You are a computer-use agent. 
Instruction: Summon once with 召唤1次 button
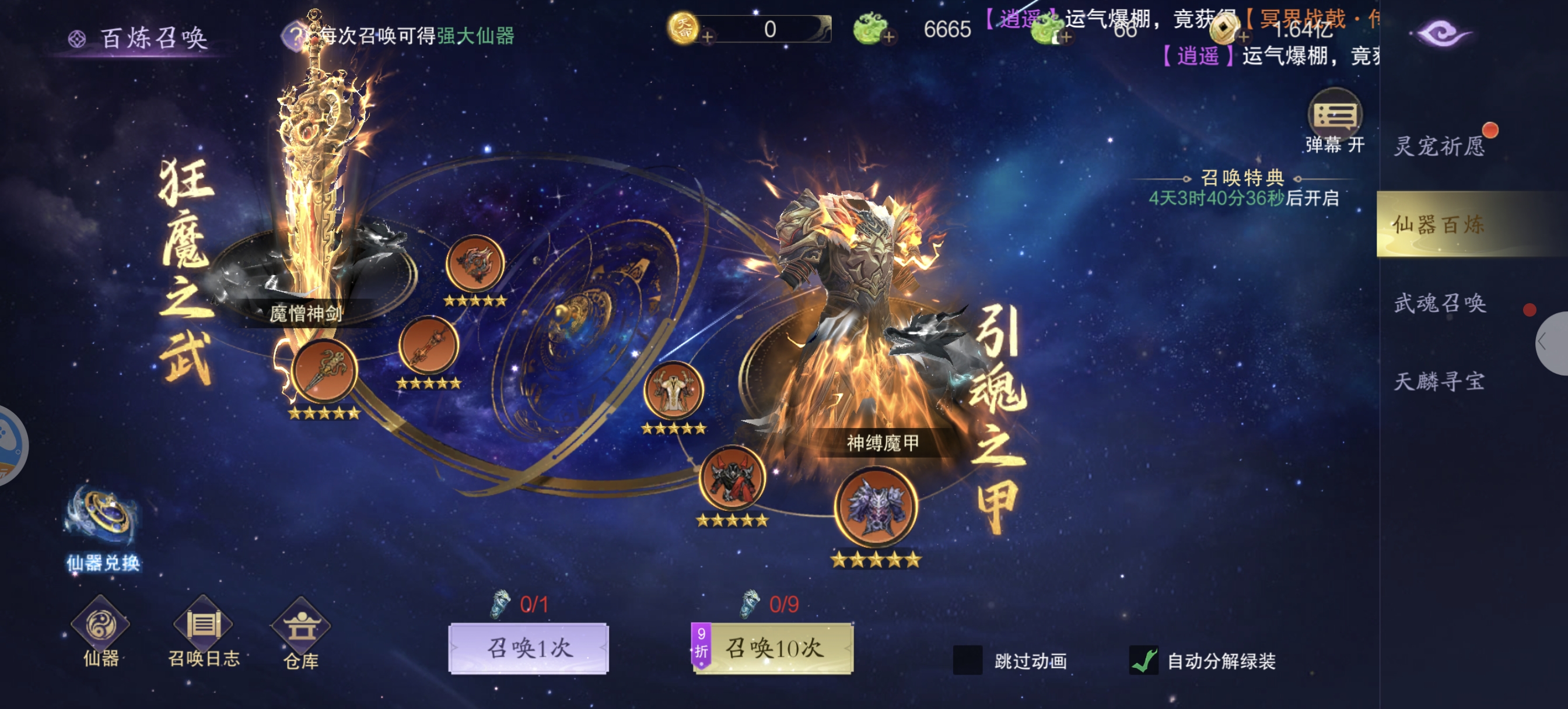(528, 648)
